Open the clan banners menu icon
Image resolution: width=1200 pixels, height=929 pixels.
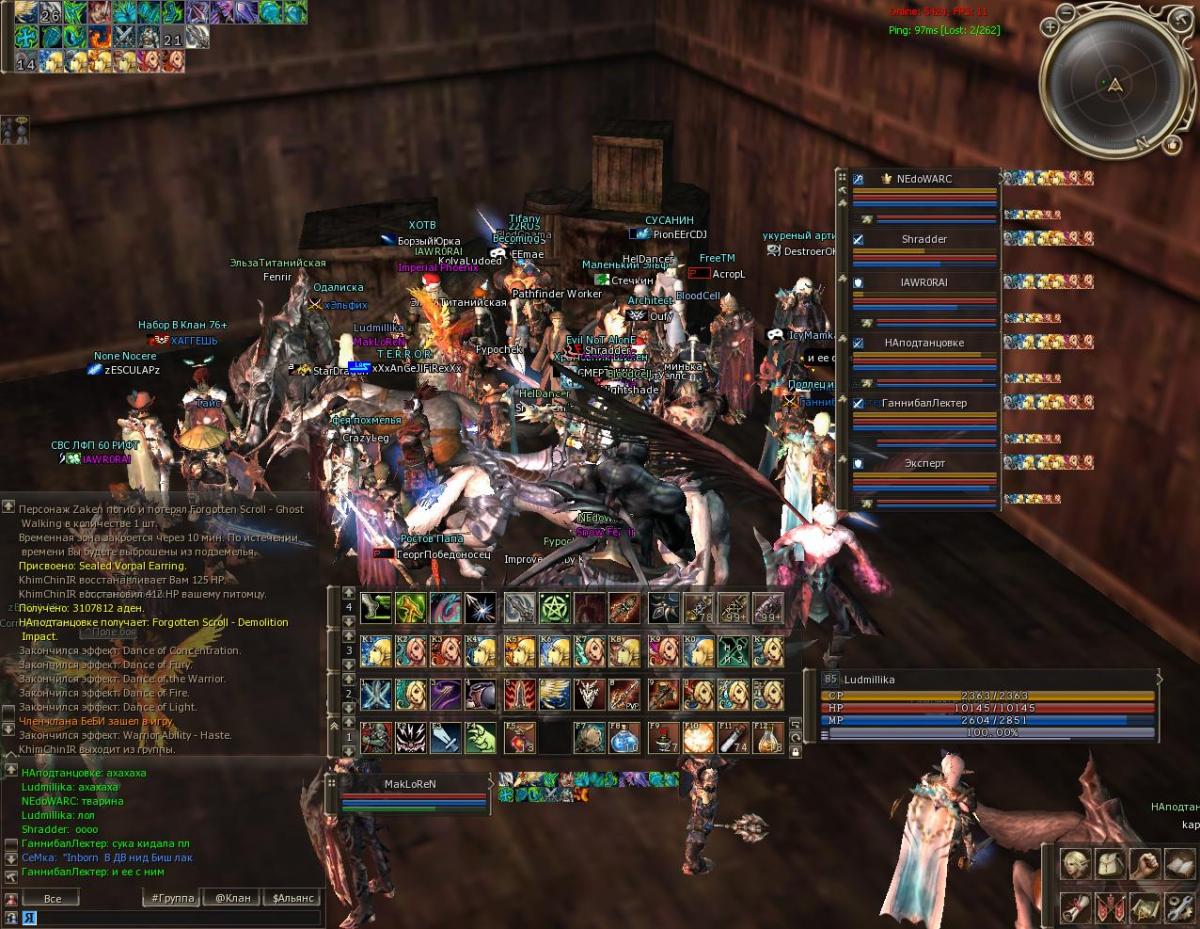coord(1110,907)
